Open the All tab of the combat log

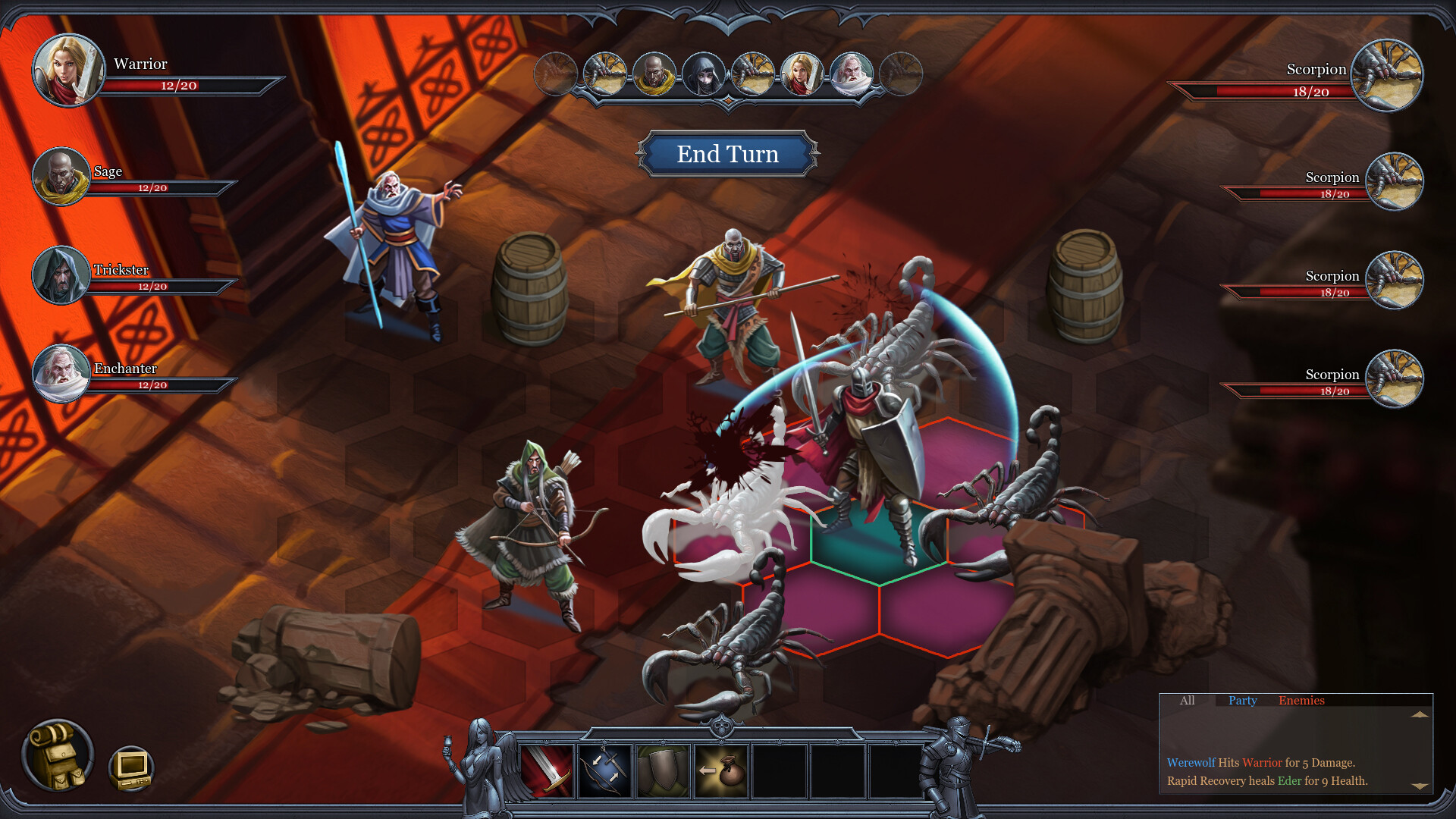(x=1187, y=701)
